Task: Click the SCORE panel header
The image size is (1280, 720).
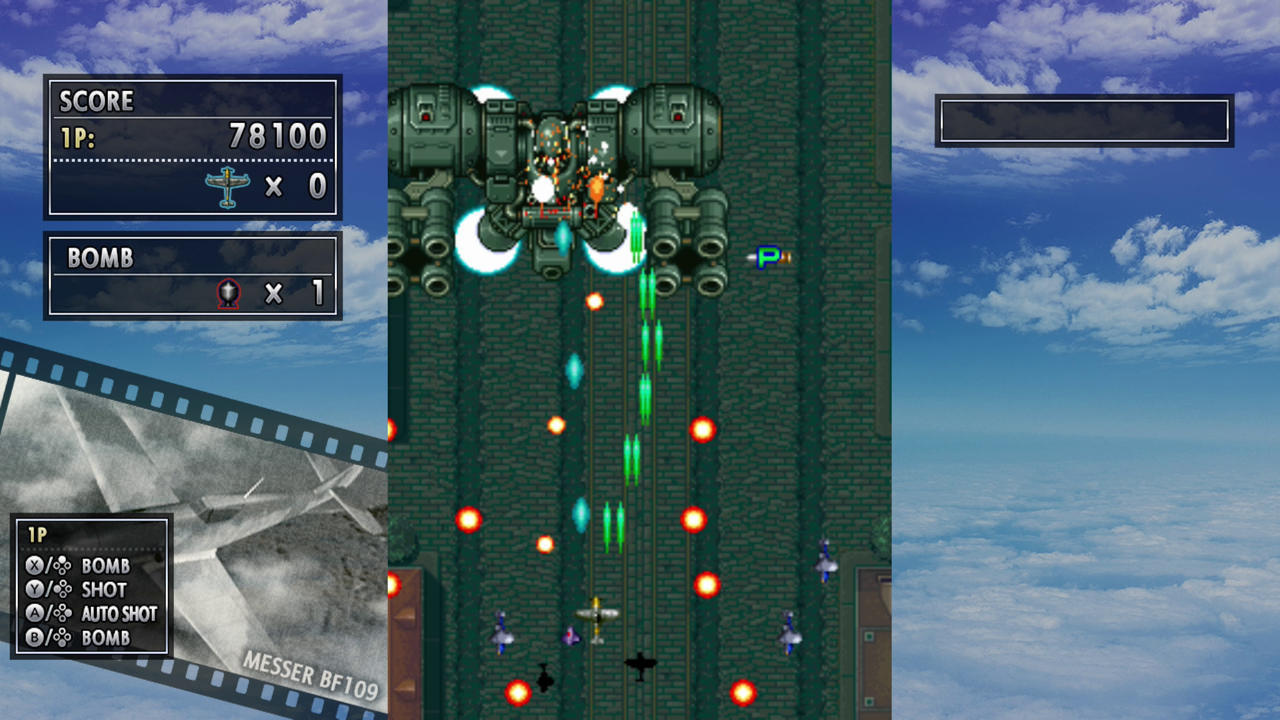Action: pos(97,101)
